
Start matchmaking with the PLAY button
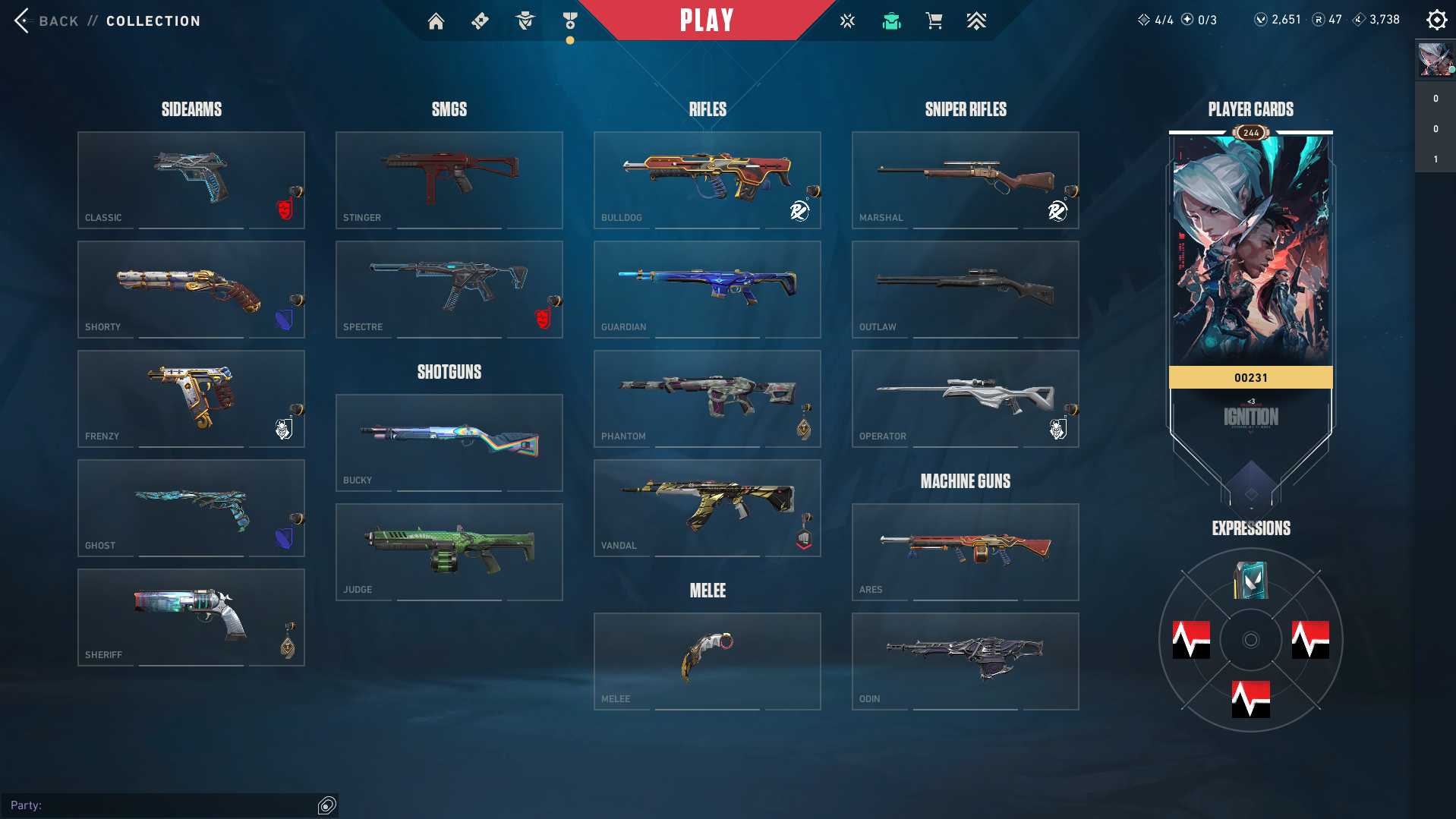click(706, 20)
